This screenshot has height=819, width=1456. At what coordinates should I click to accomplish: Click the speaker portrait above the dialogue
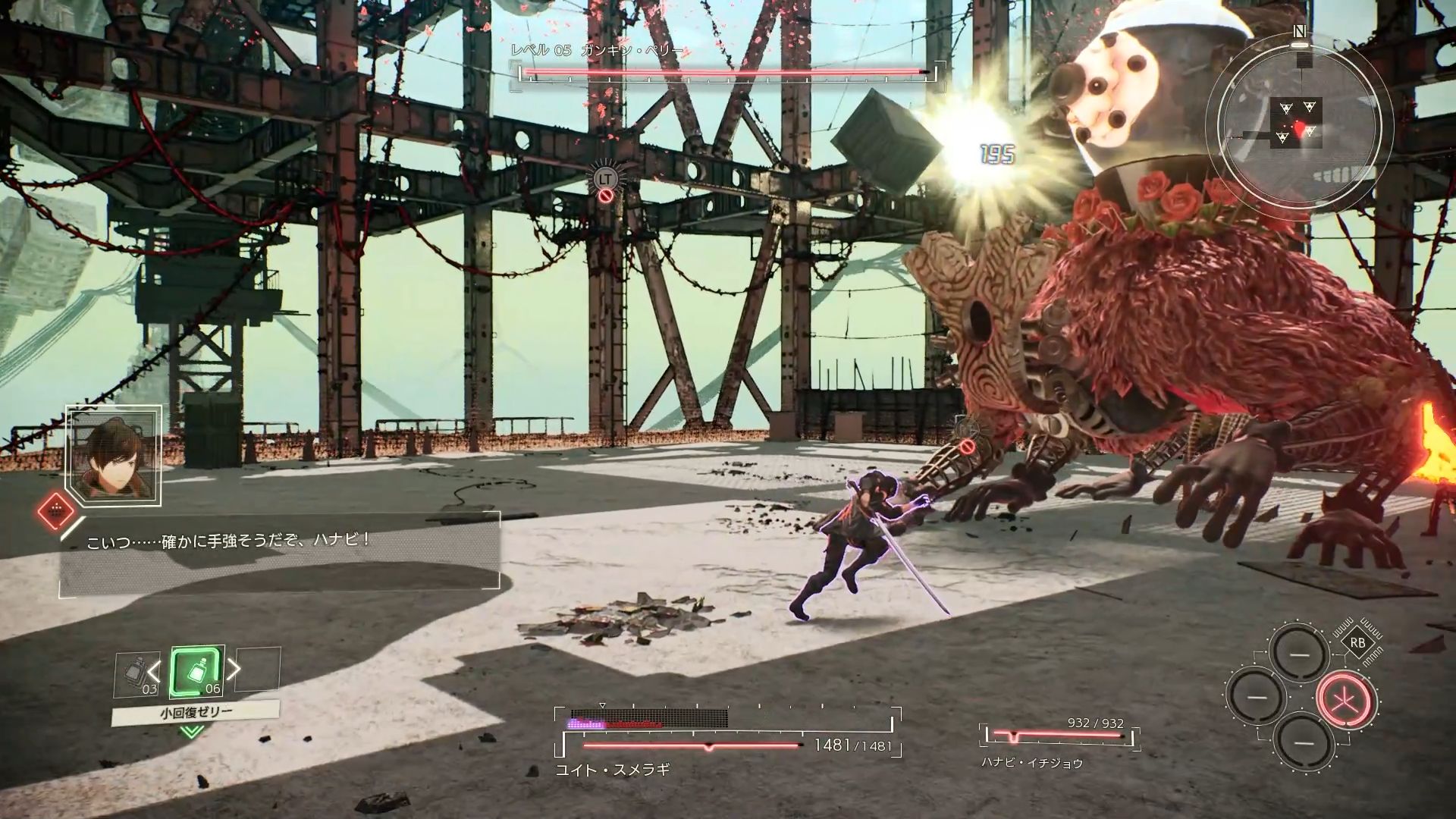114,457
